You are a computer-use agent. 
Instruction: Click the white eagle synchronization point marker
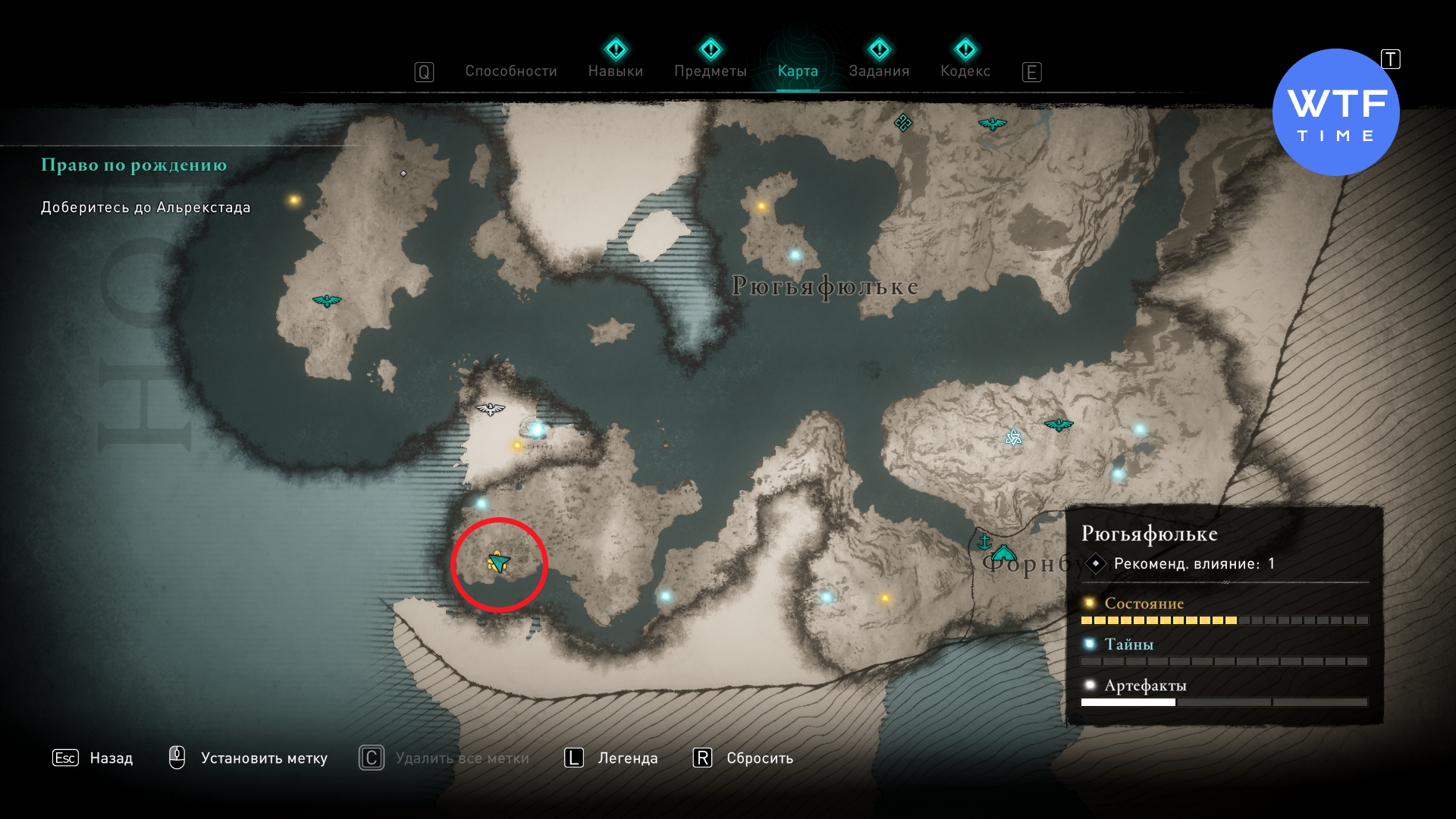click(x=490, y=409)
